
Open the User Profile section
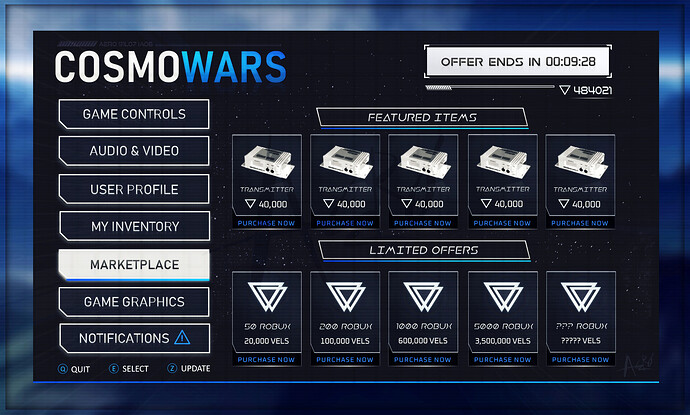coord(134,189)
